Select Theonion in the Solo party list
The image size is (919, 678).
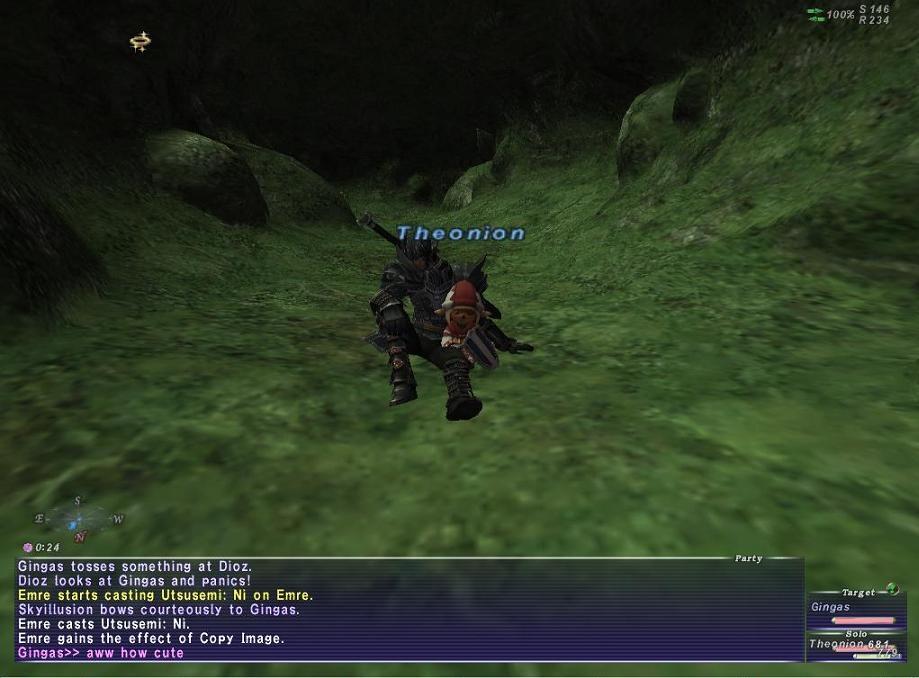pyautogui.click(x=848, y=645)
